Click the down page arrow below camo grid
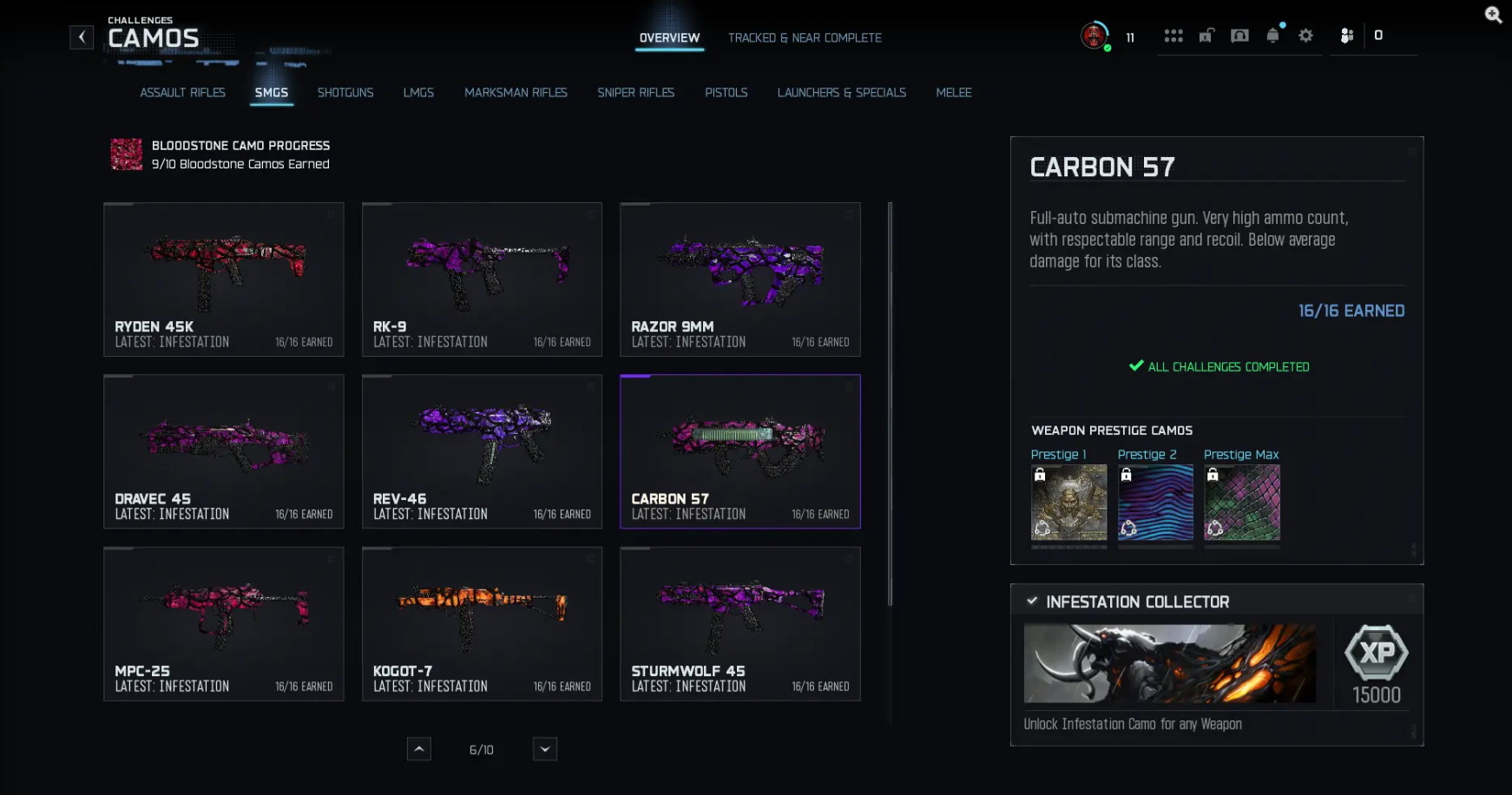Image resolution: width=1512 pixels, height=795 pixels. point(544,748)
